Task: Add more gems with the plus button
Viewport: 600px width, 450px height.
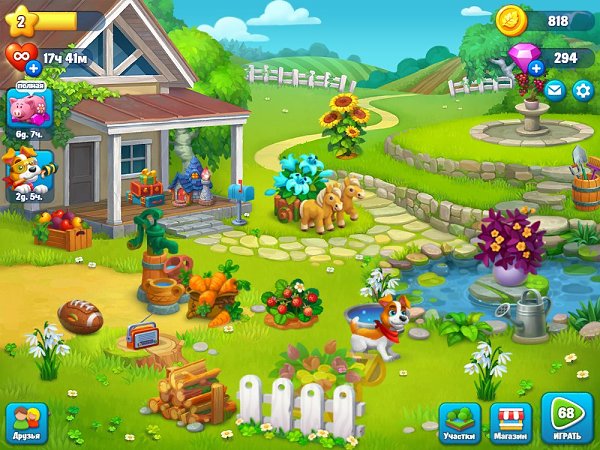Action: tap(536, 68)
